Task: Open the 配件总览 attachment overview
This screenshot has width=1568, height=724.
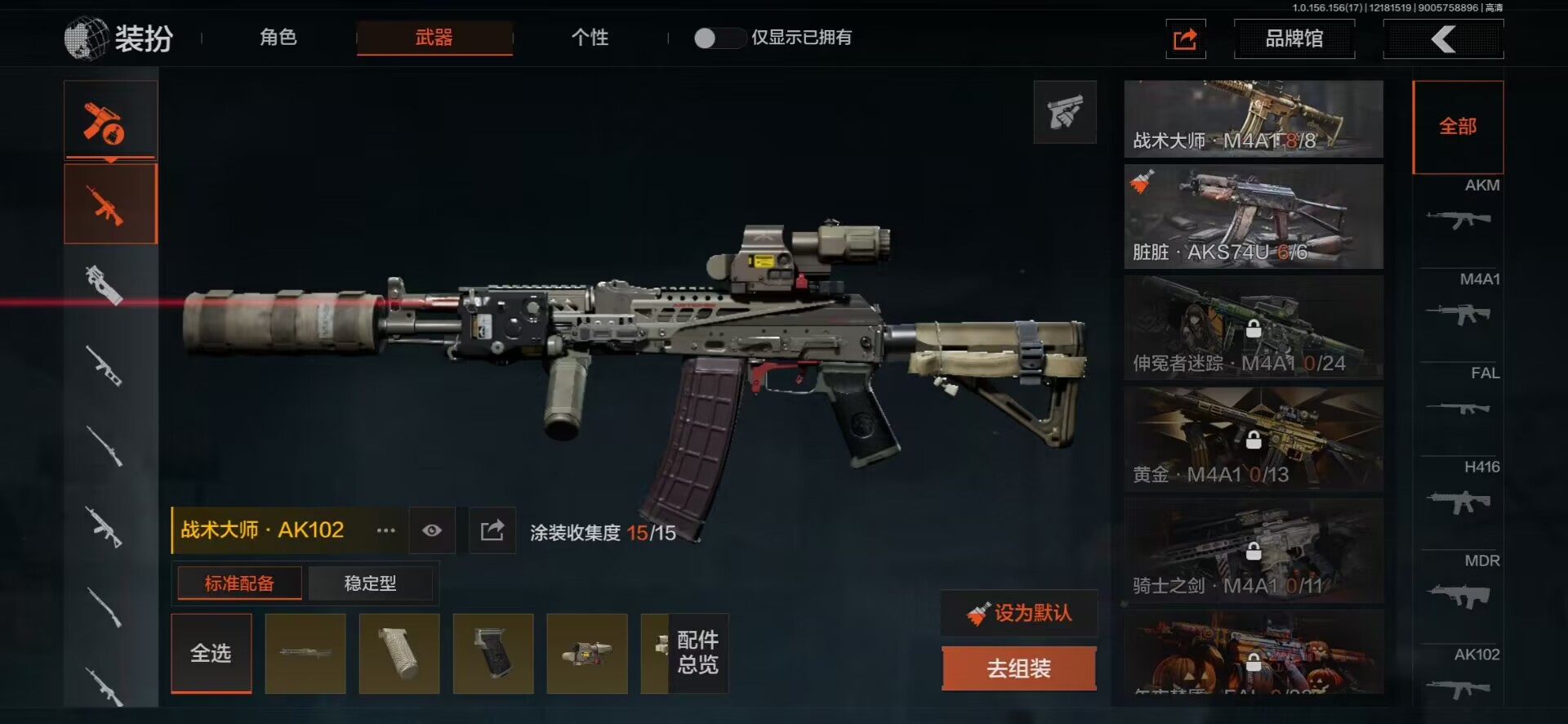Action: [697, 653]
